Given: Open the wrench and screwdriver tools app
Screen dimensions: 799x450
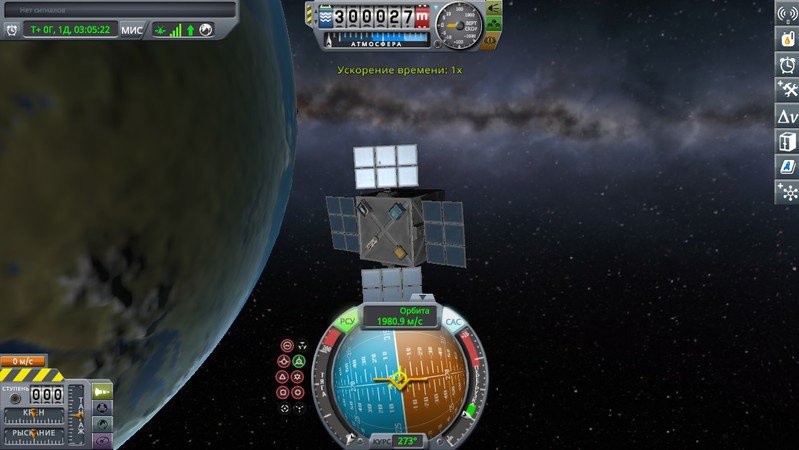Looking at the screenshot, I should (x=788, y=90).
